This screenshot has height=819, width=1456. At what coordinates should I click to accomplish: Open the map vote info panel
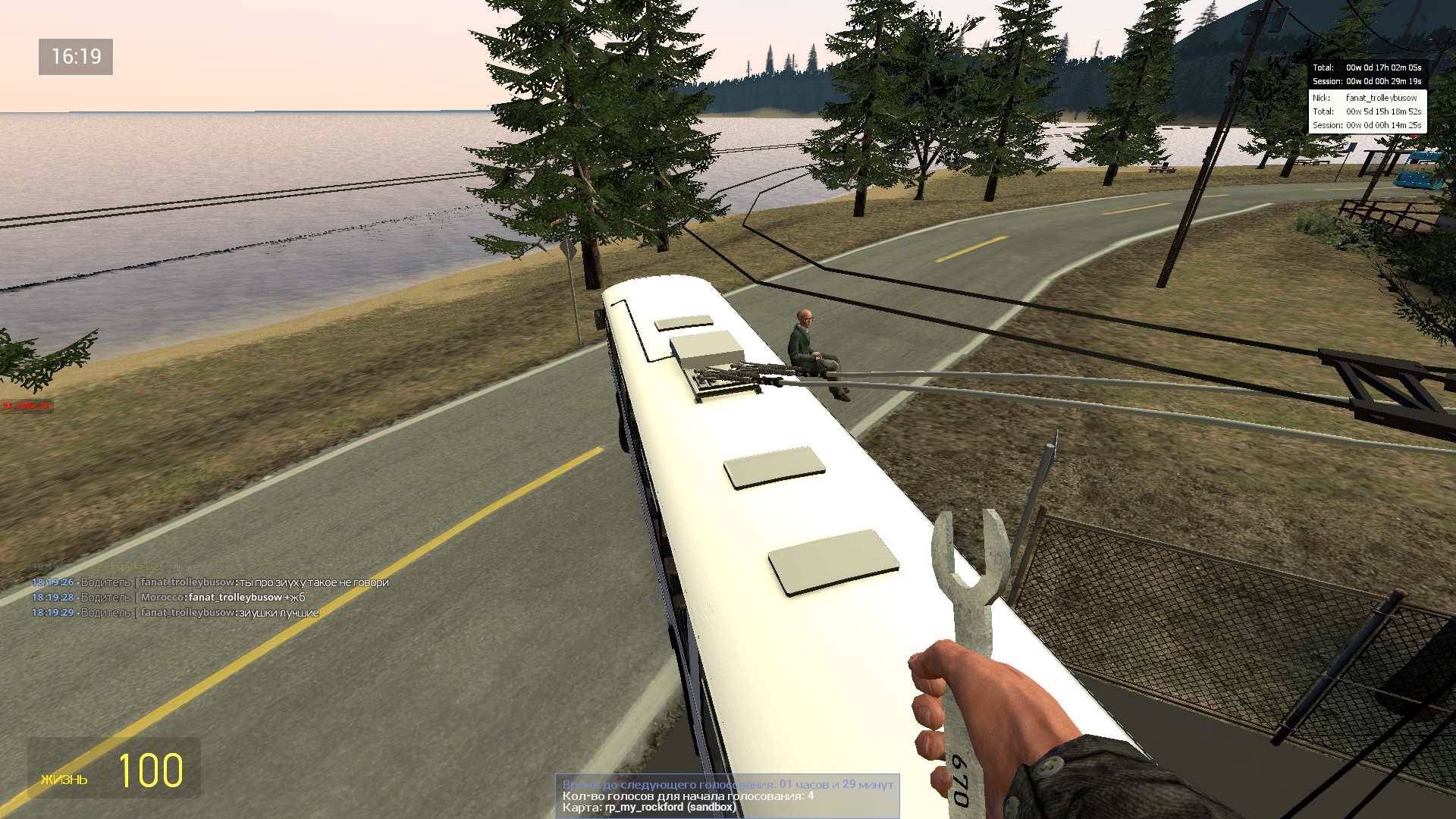coord(727,795)
